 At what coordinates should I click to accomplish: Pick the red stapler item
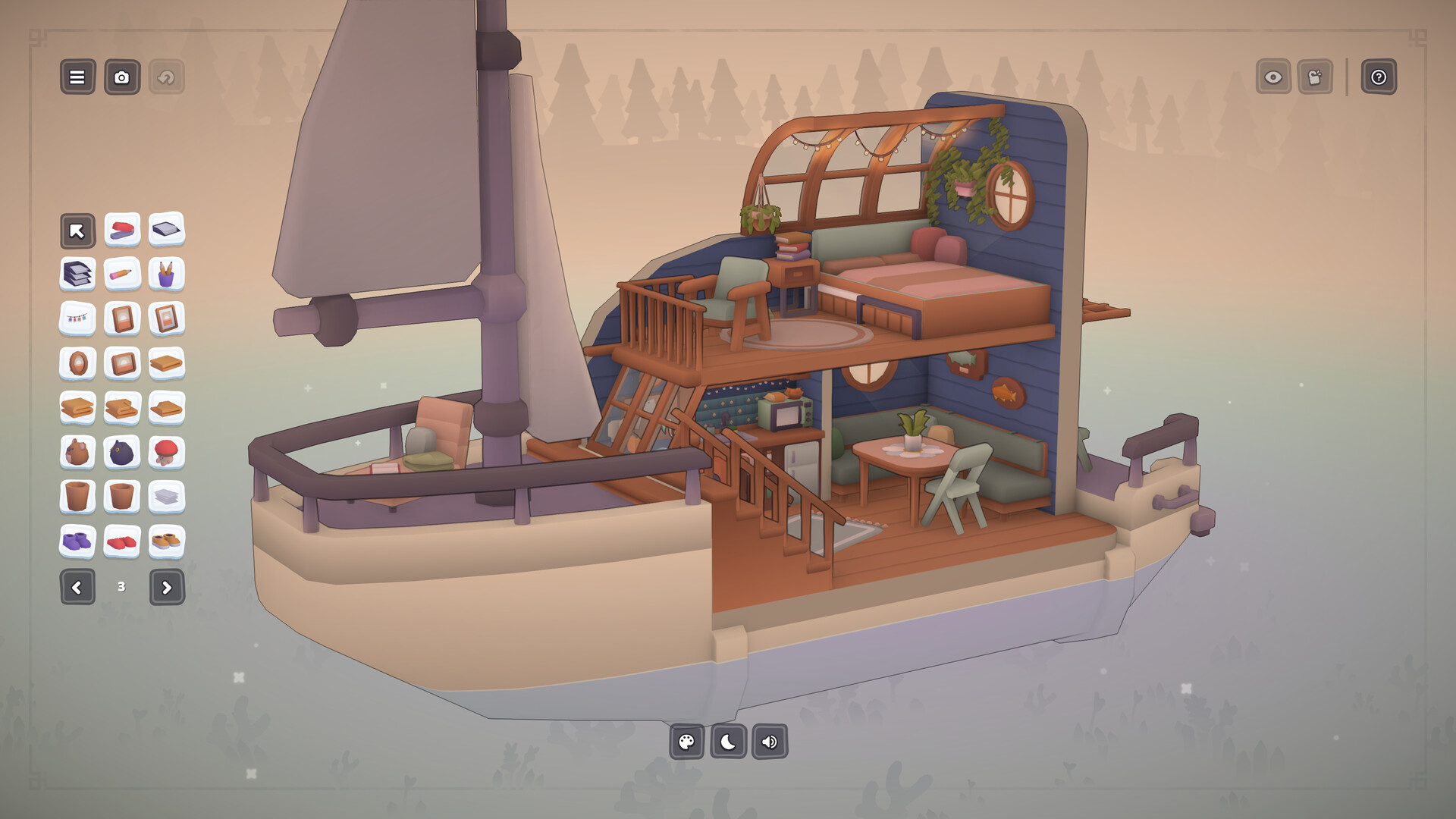122,230
